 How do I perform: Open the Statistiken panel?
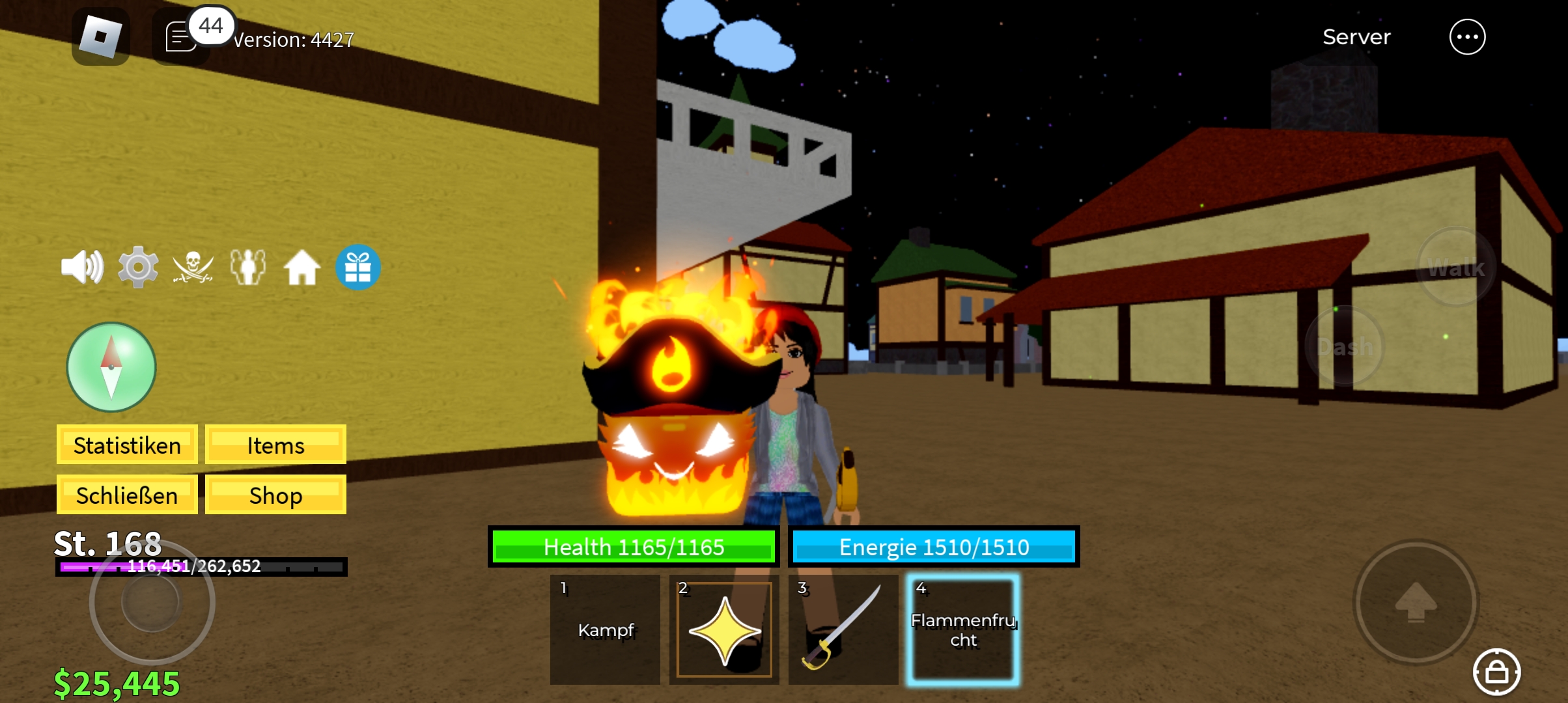(127, 445)
